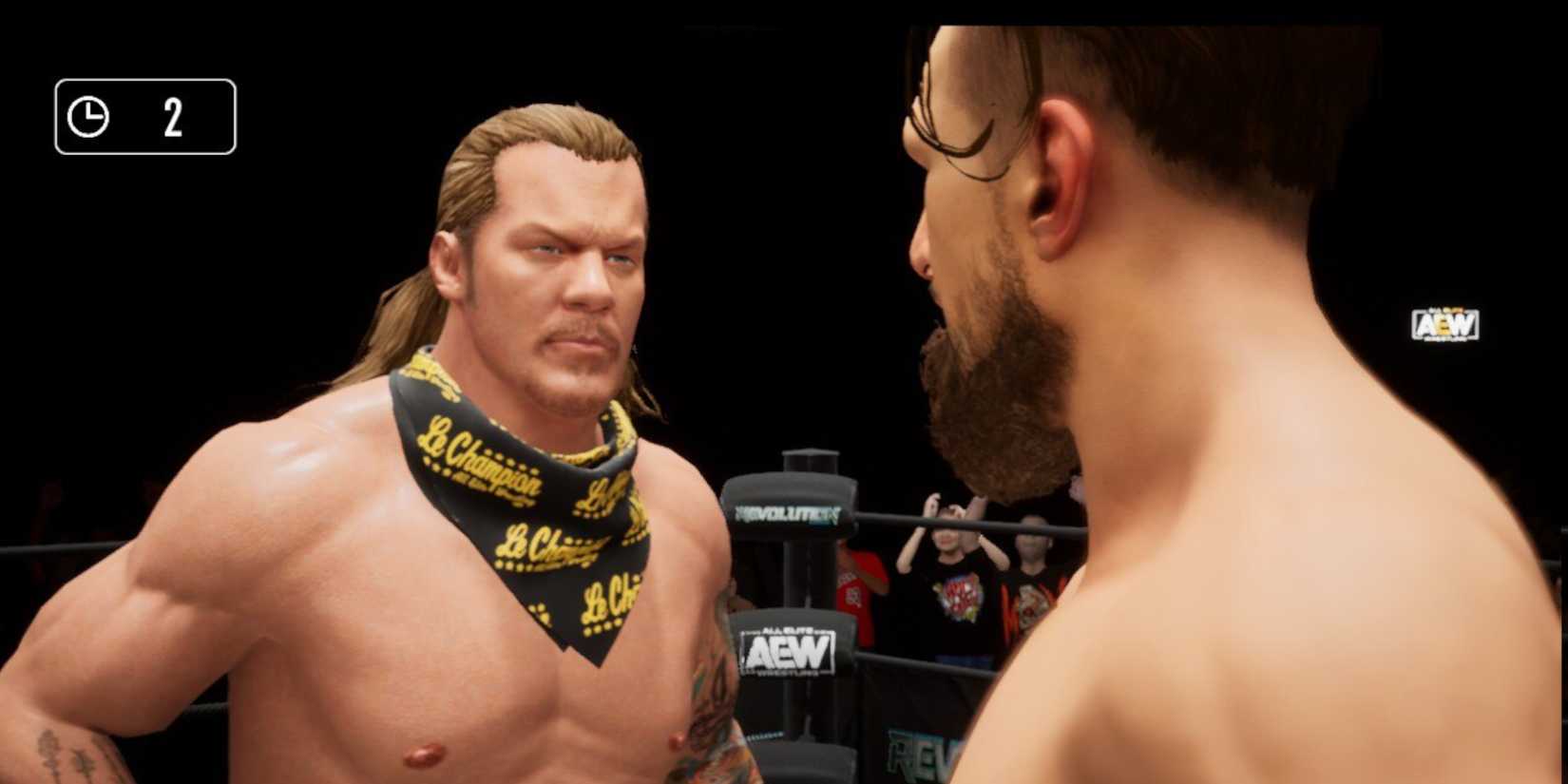Screen dimensions: 1568x784
Task: Expand the timer badge showing 2
Action: tap(143, 116)
